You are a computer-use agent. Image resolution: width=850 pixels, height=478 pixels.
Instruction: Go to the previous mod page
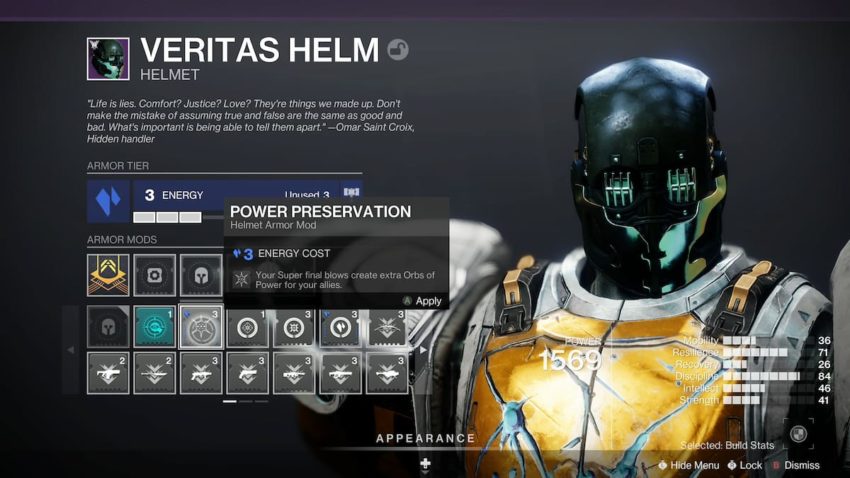[x=70, y=350]
